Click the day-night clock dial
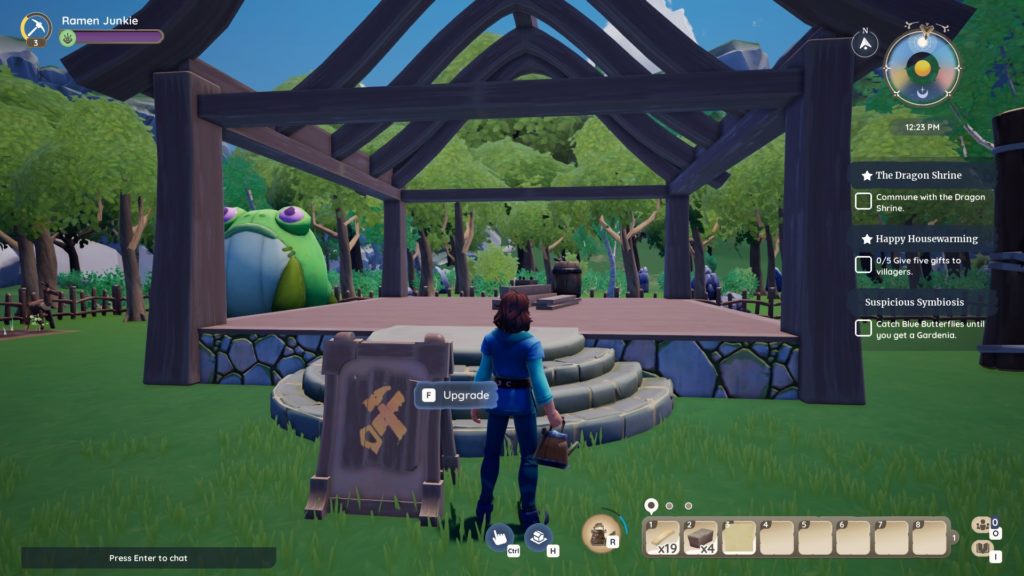Image resolution: width=1024 pixels, height=576 pixels. (x=922, y=68)
